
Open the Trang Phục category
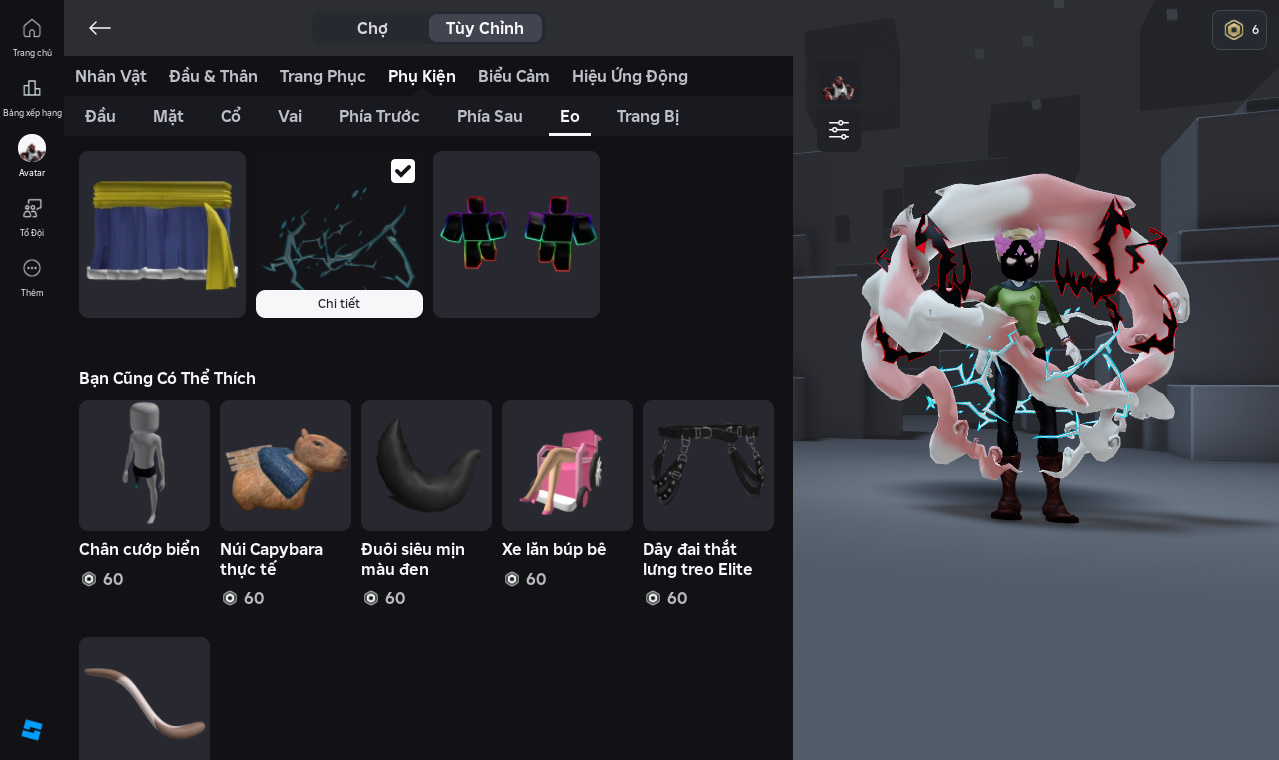pyautogui.click(x=322, y=76)
